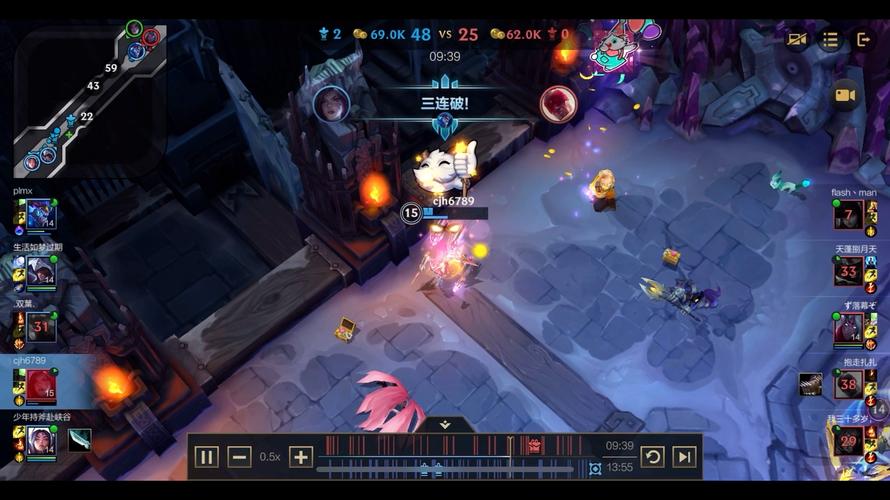Select player plmx's champion portrait
This screenshot has height=500, width=890.
40,214
